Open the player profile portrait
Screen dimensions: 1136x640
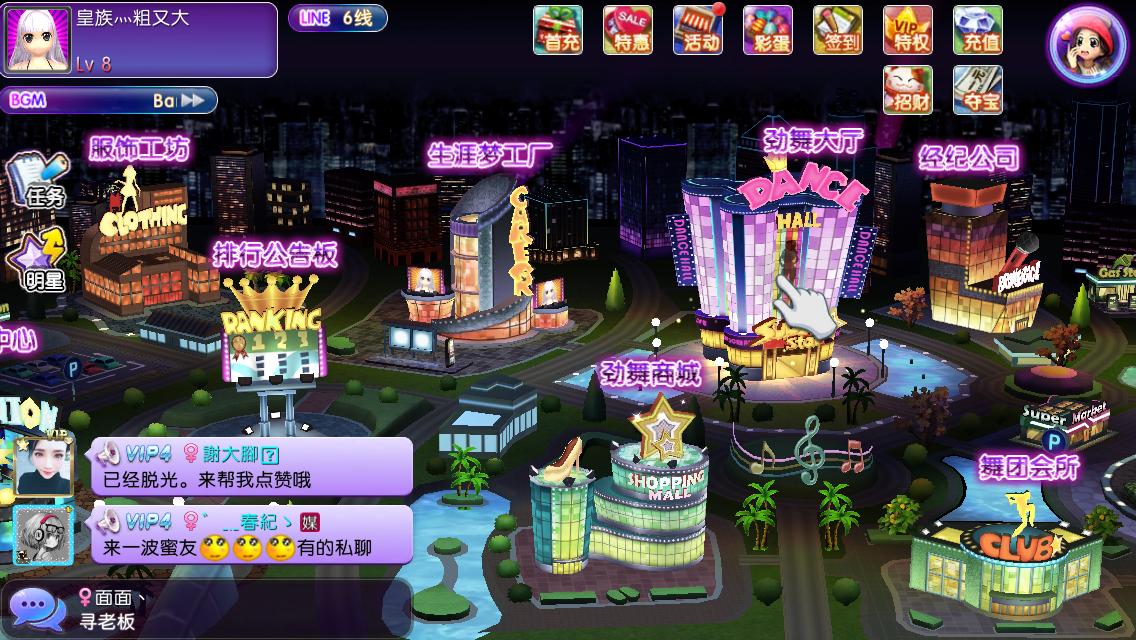click(x=38, y=40)
